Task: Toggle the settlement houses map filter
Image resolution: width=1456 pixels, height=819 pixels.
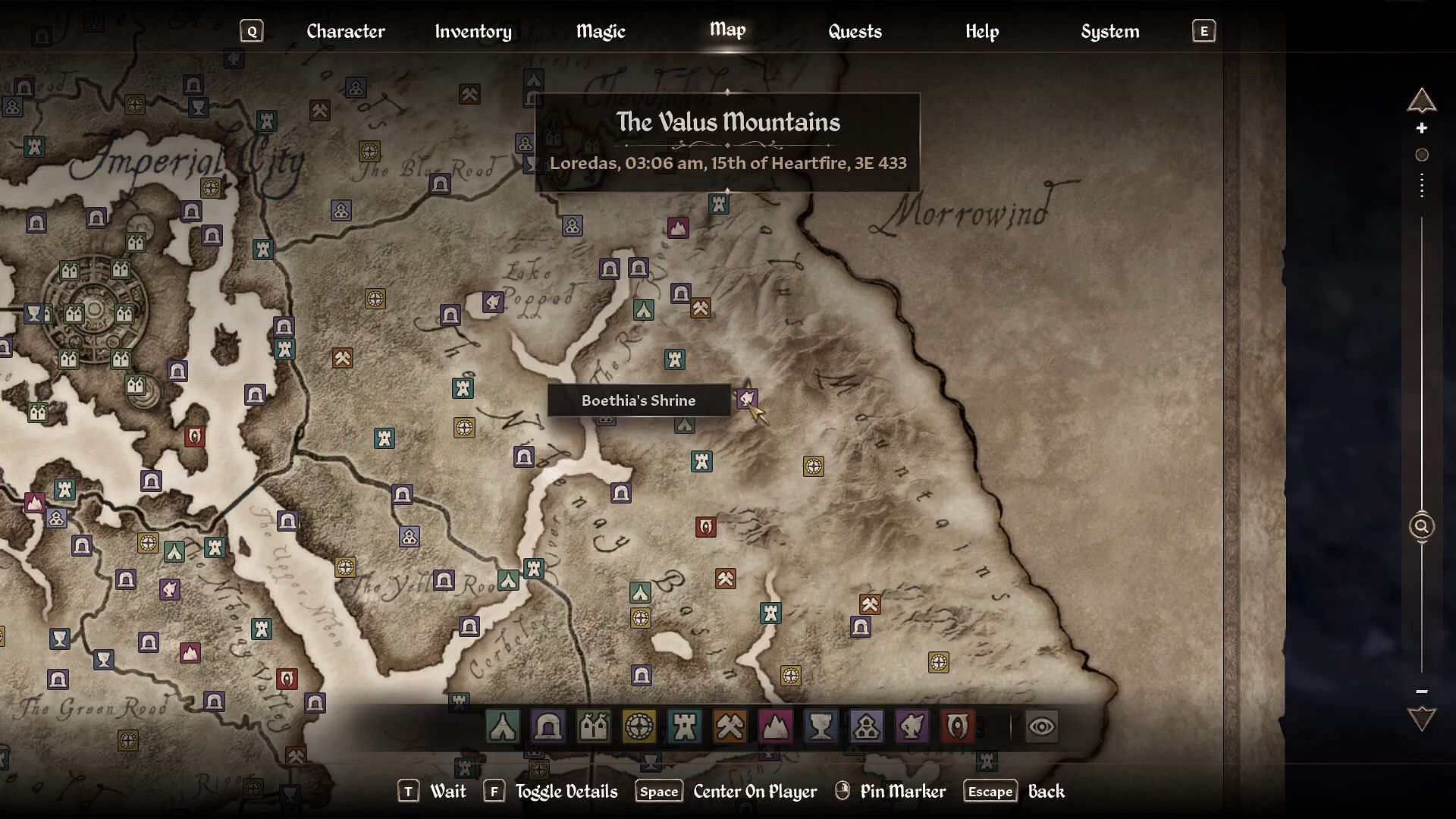Action: [x=594, y=726]
